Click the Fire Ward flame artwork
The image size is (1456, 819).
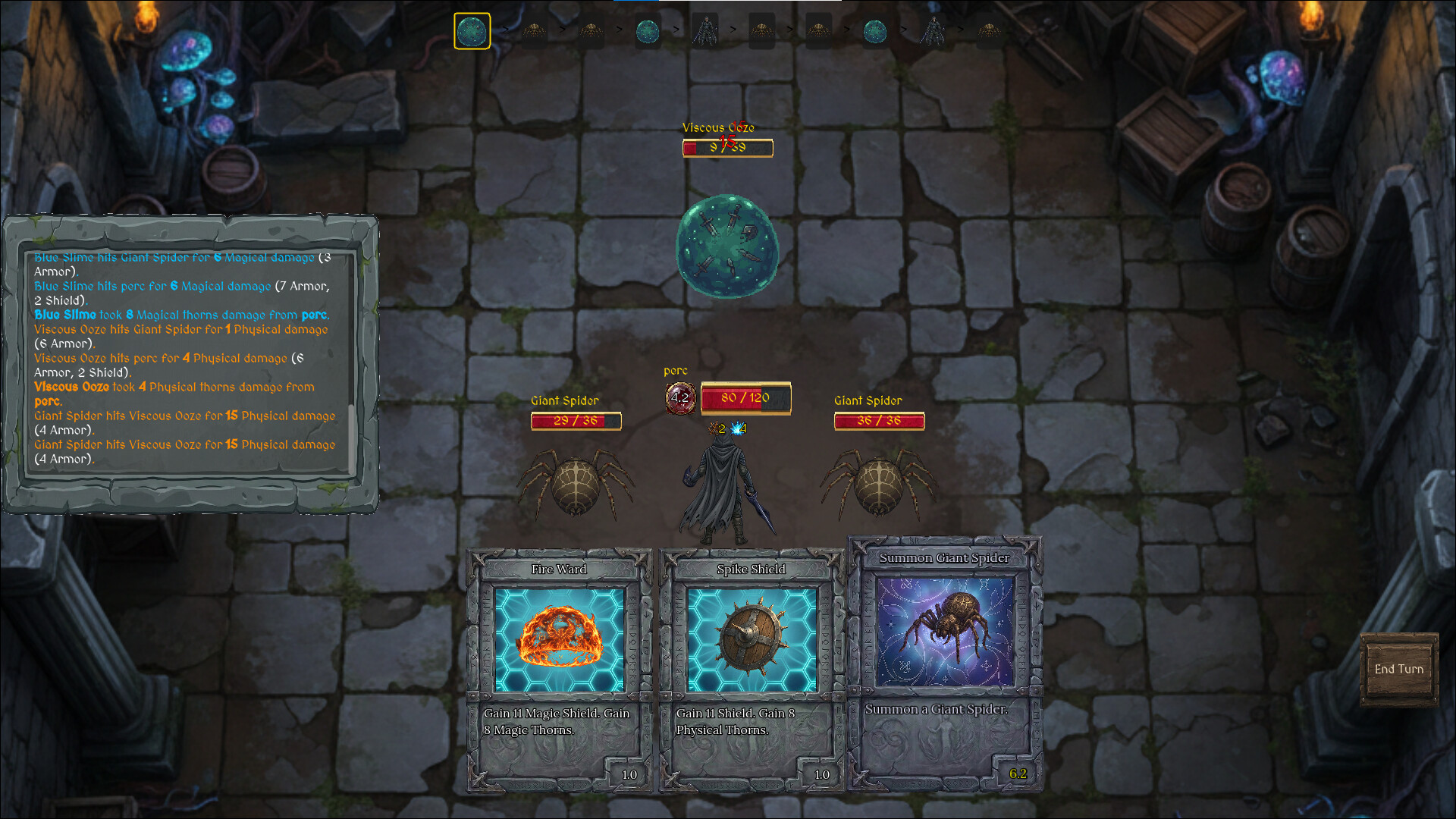(x=560, y=637)
